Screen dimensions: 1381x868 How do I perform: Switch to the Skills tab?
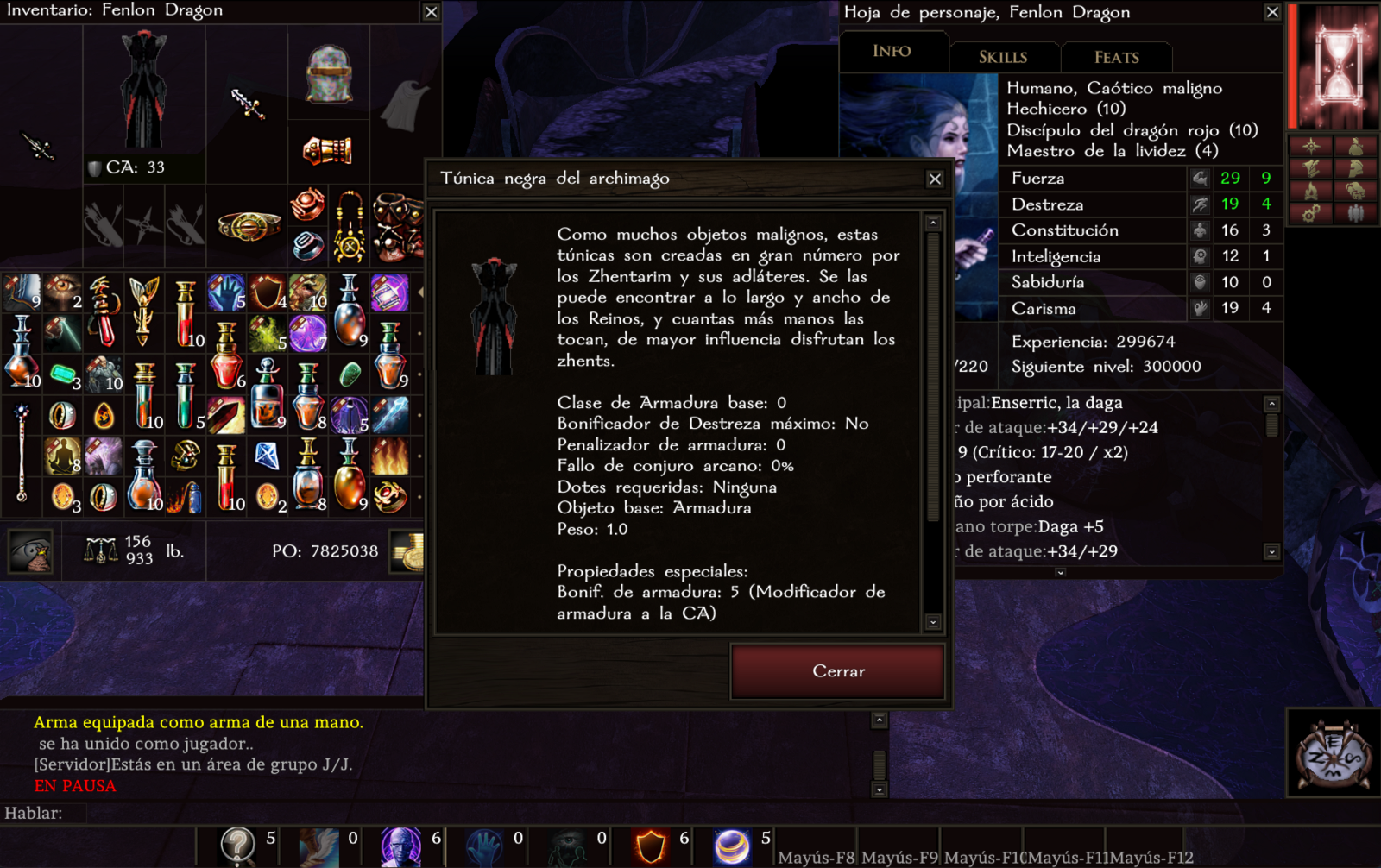coord(1003,58)
